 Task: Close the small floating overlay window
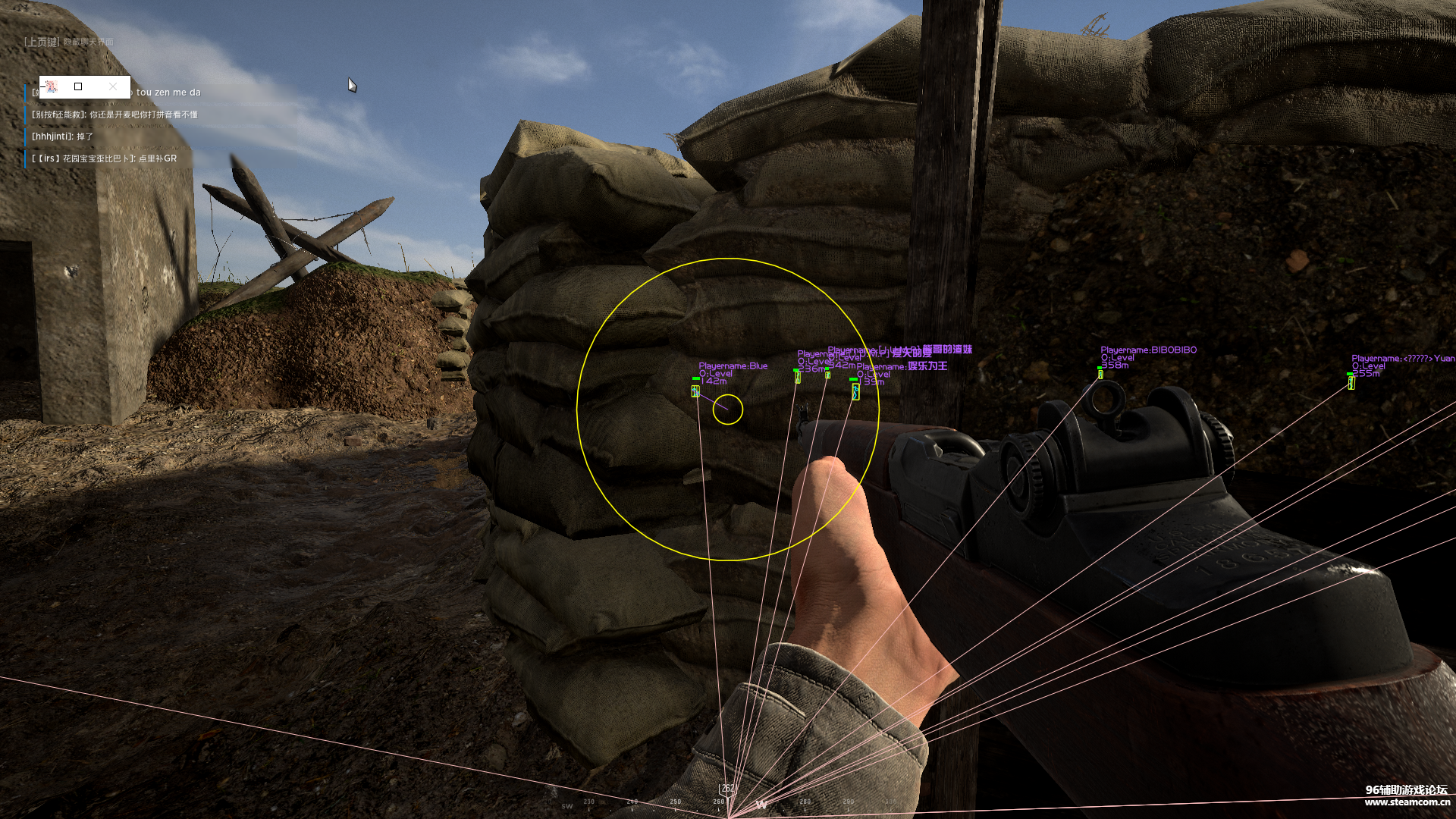pos(113,86)
